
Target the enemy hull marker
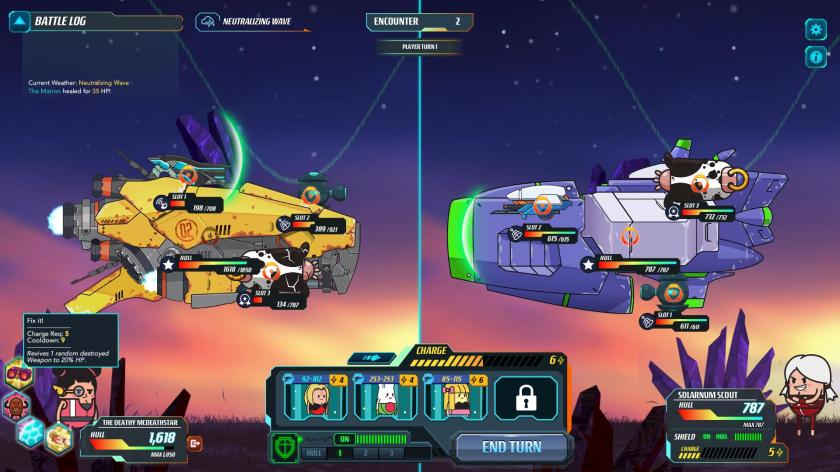point(629,237)
